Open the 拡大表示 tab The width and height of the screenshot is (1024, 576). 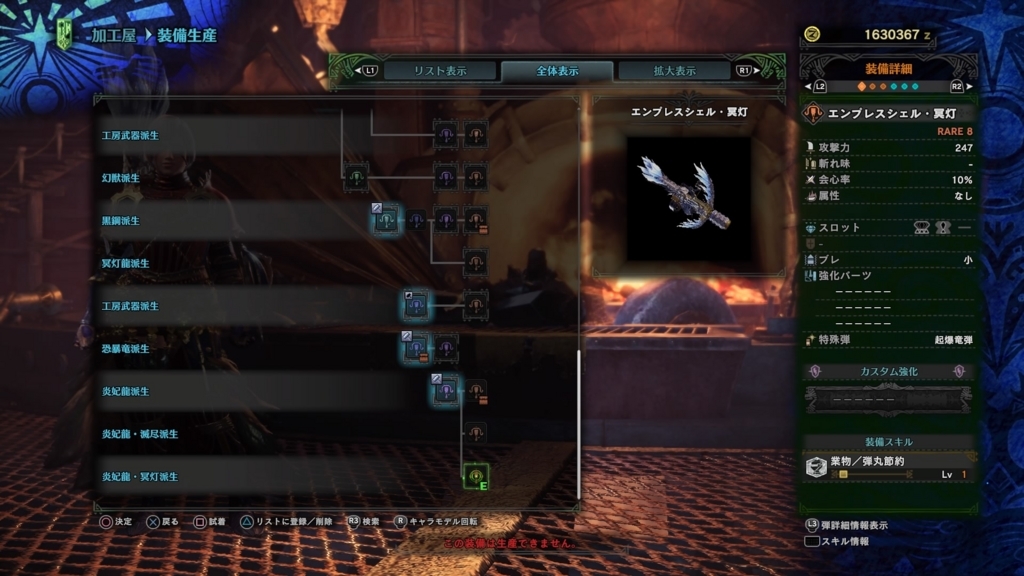675,71
